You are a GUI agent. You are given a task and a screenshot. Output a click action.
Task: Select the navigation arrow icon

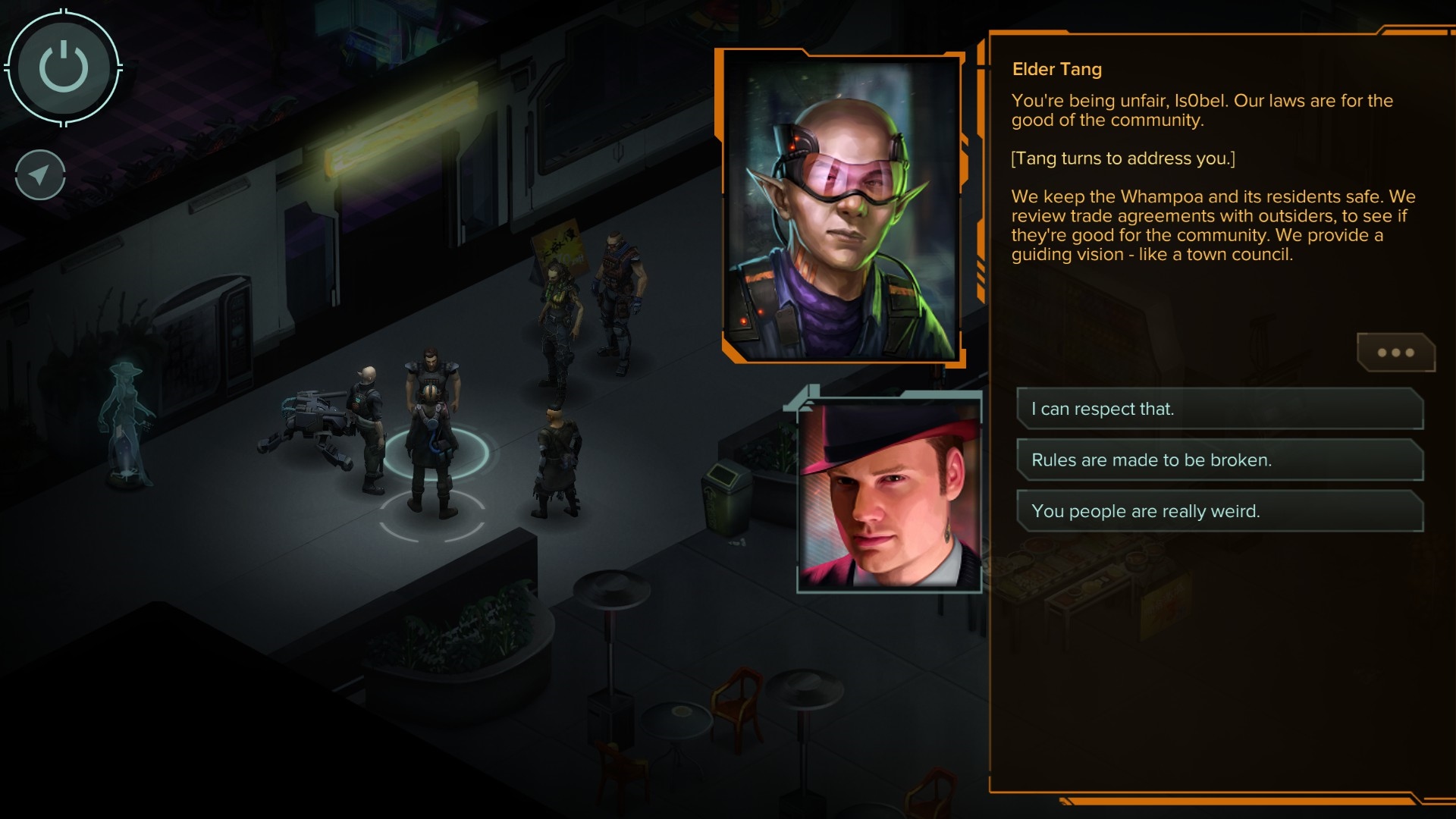click(x=39, y=174)
